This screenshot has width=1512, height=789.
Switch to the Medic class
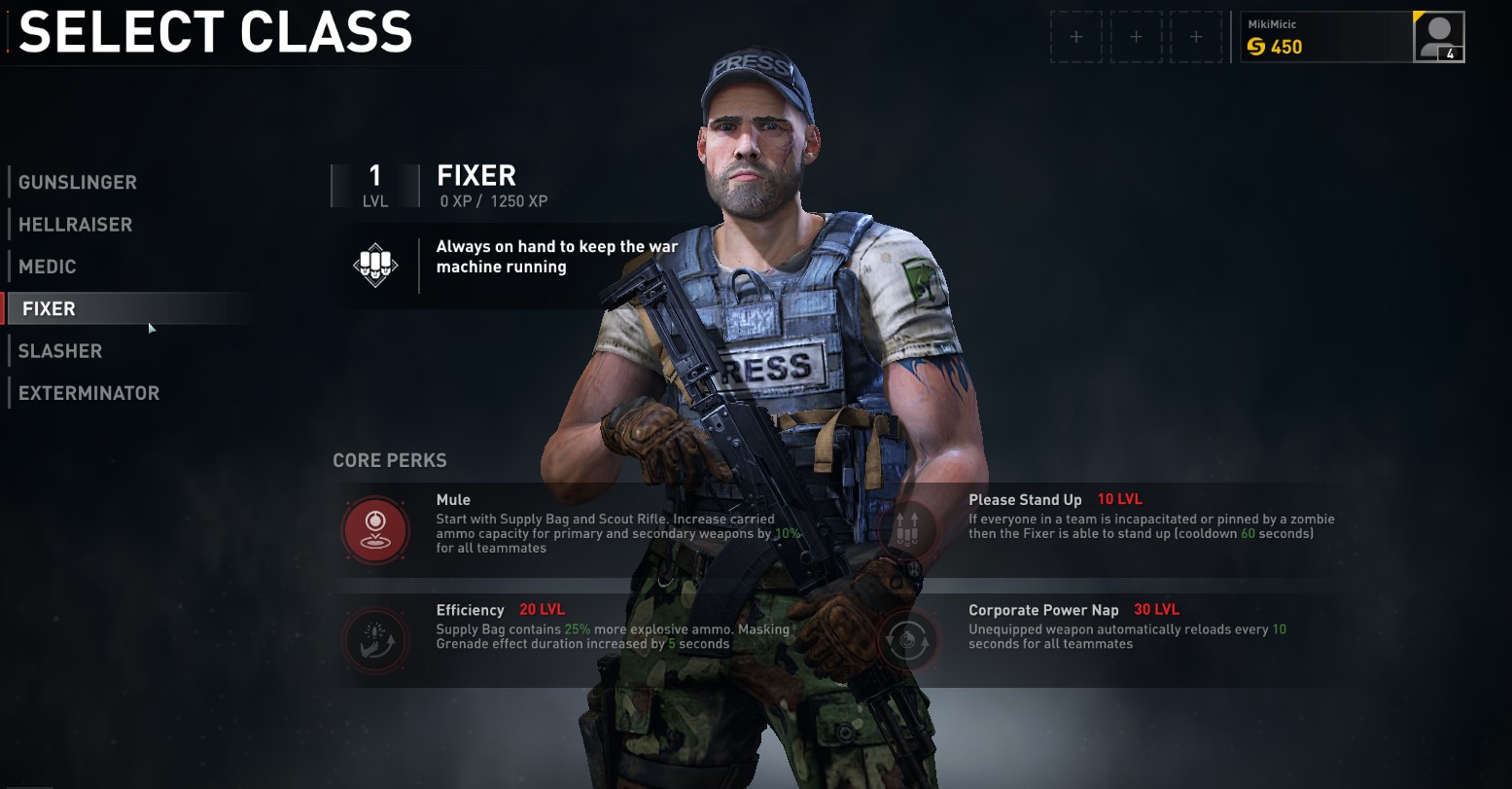pyautogui.click(x=48, y=267)
